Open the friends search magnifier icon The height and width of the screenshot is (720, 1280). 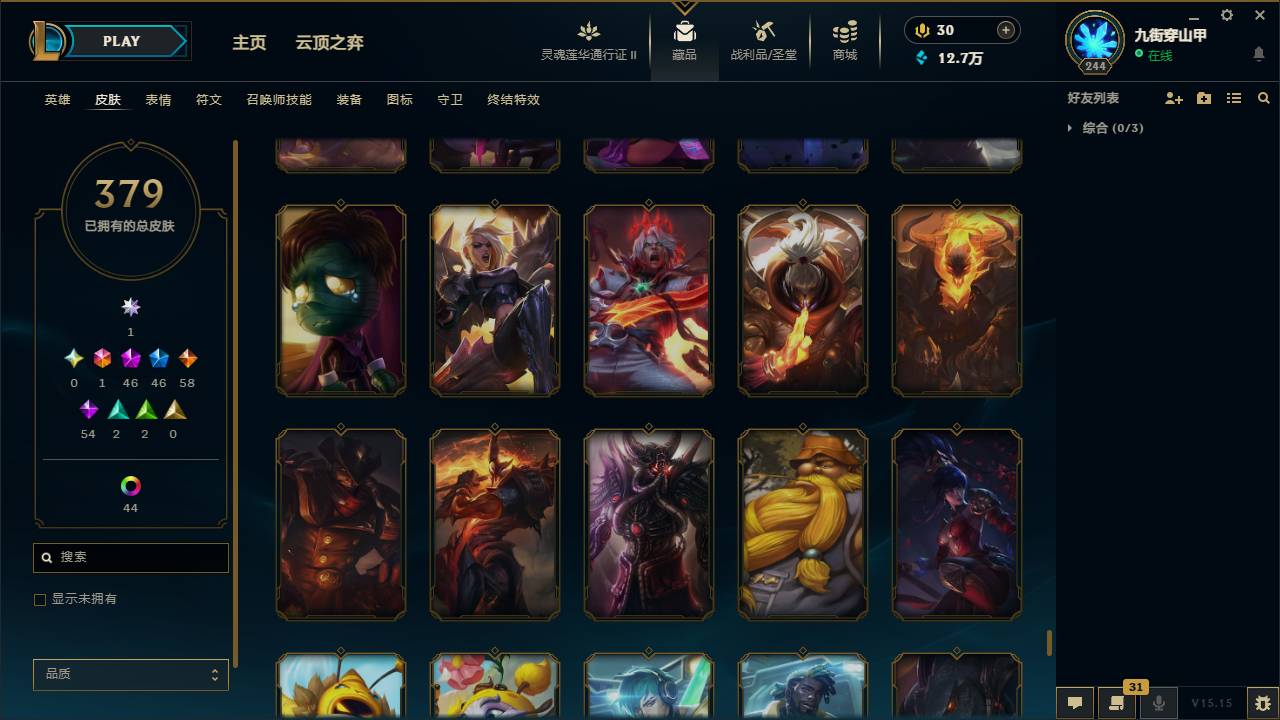[1264, 97]
